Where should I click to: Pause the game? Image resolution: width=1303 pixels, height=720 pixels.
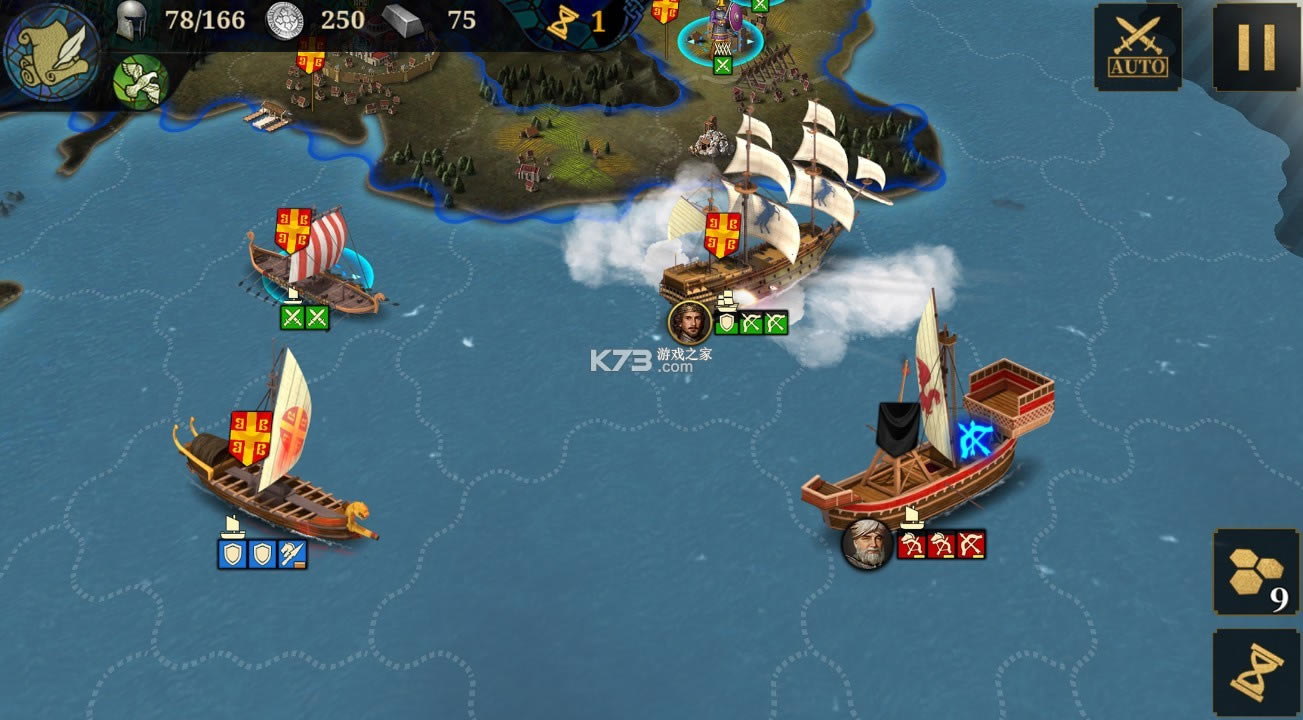pyautogui.click(x=1256, y=46)
